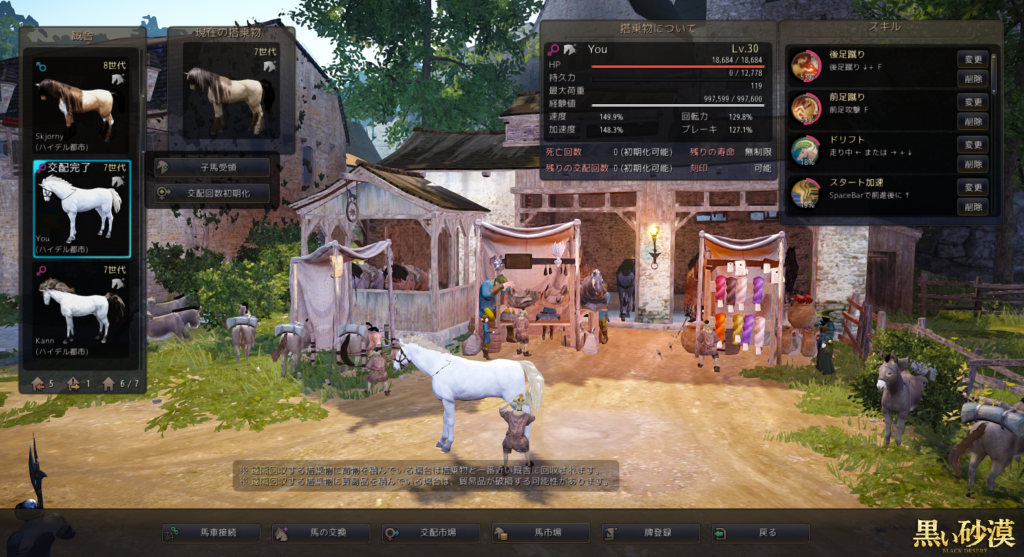
Task: Select the horse Skjorny in the stable list
Action: tap(80, 105)
